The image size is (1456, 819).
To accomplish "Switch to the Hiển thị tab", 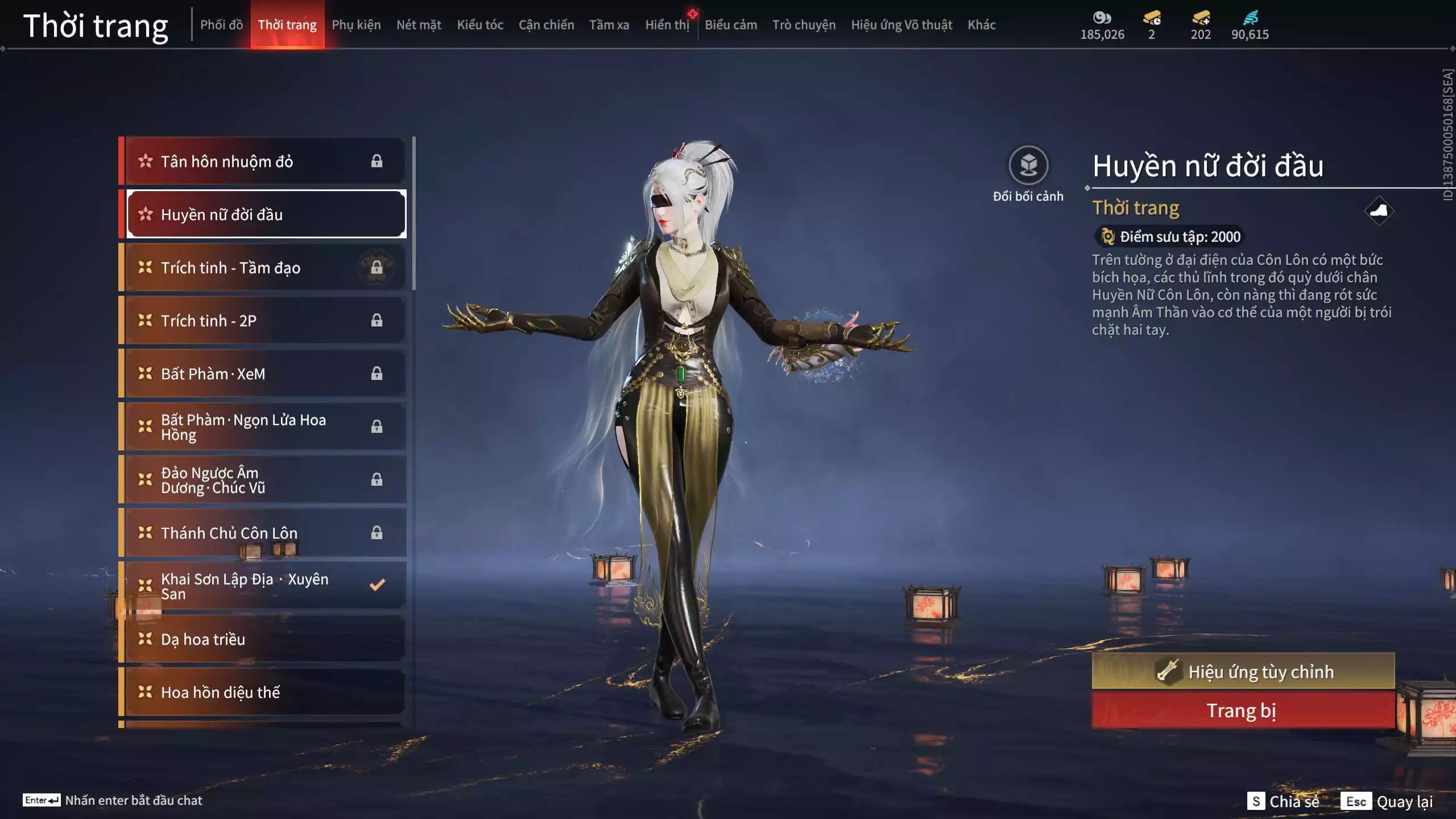I will pyautogui.click(x=667, y=25).
